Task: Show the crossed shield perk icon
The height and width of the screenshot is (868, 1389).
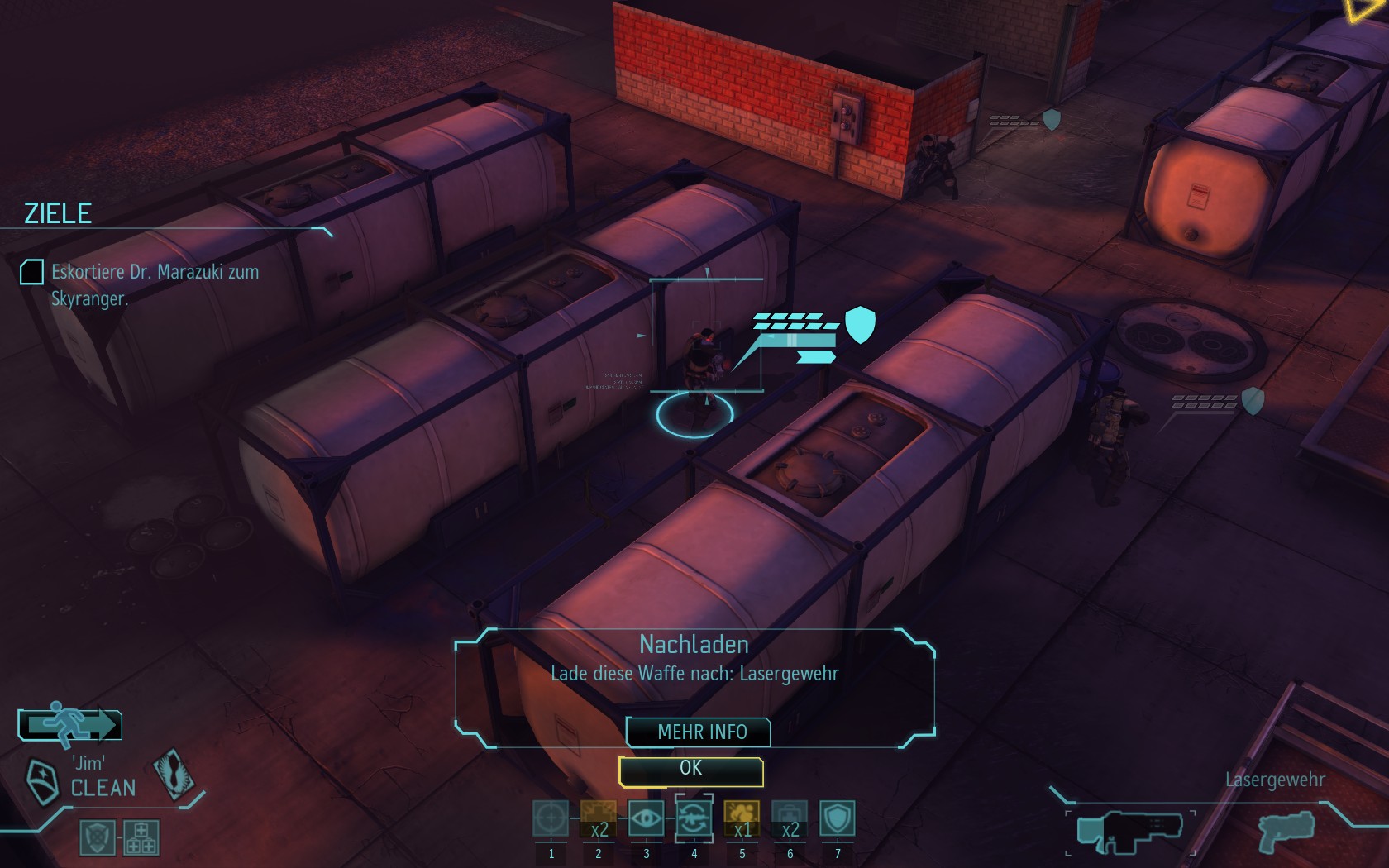Action: [98, 837]
